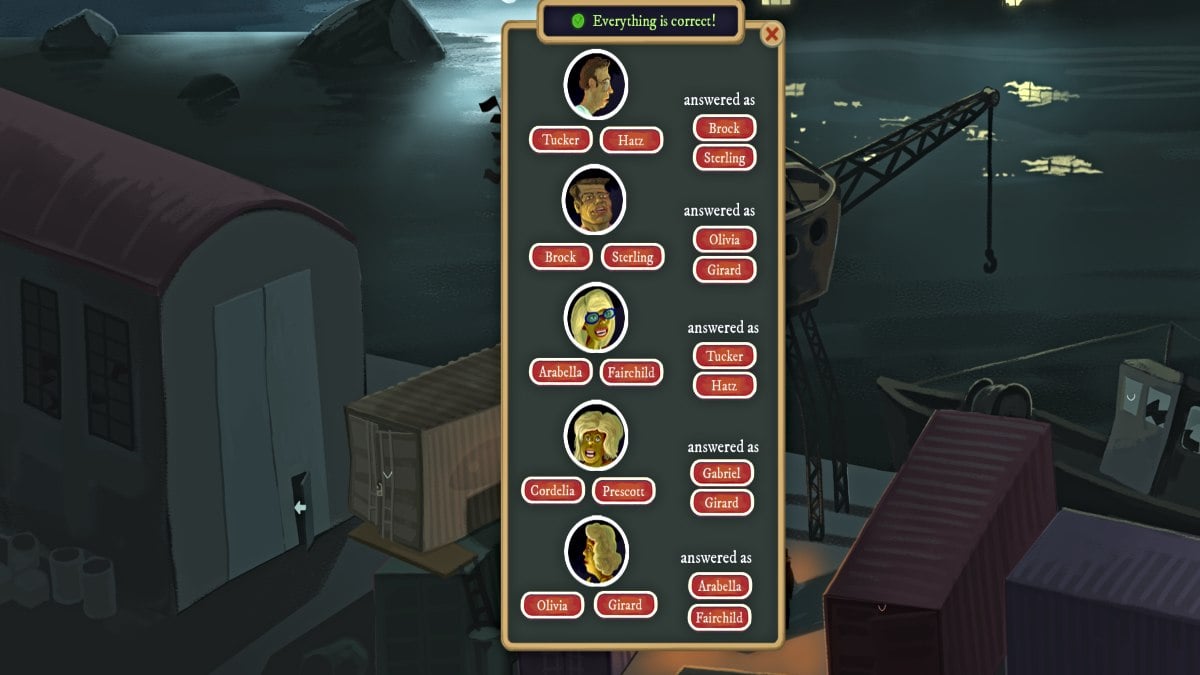Viewport: 1200px width, 675px height.
Task: Select the Arabella tag under the goggles woman's portrait
Action: click(x=560, y=372)
